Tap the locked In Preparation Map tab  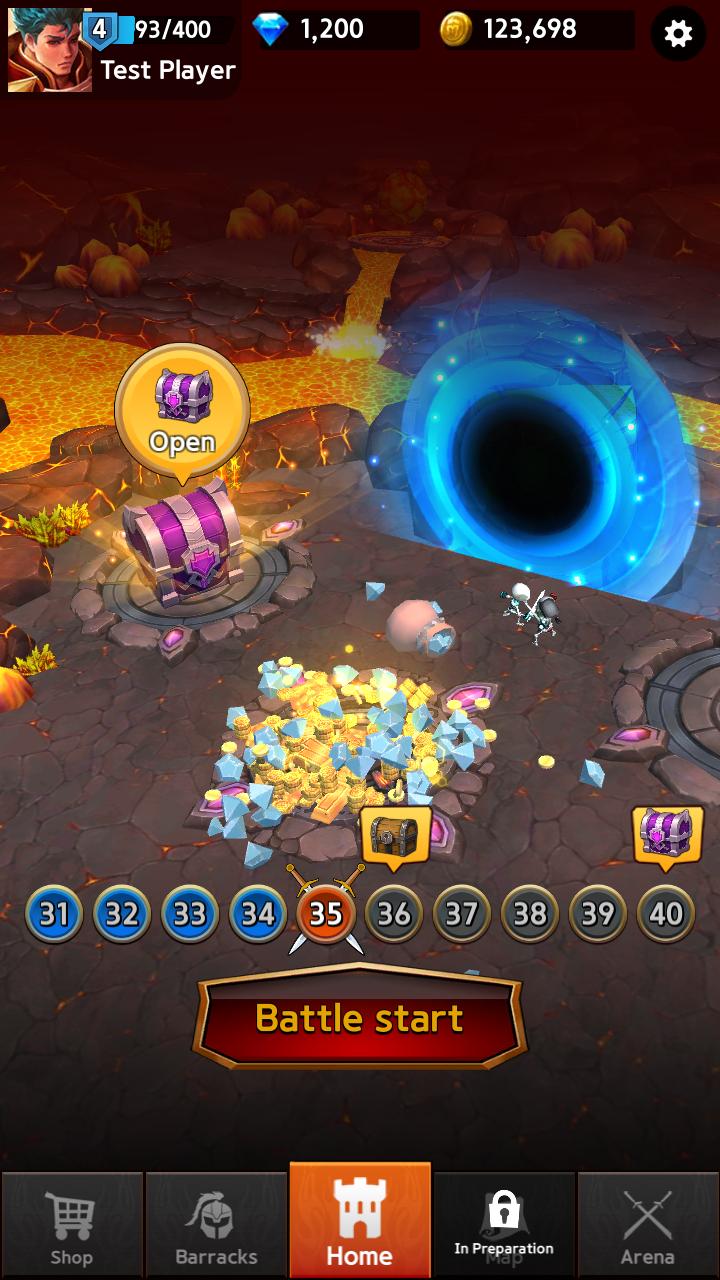click(504, 1226)
